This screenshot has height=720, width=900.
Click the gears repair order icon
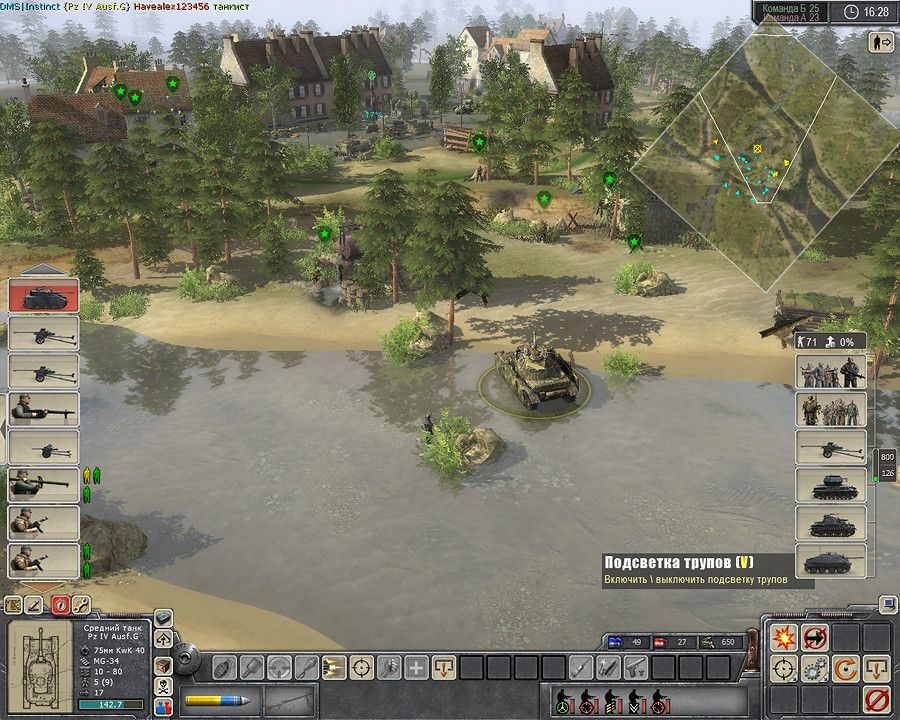click(x=815, y=668)
